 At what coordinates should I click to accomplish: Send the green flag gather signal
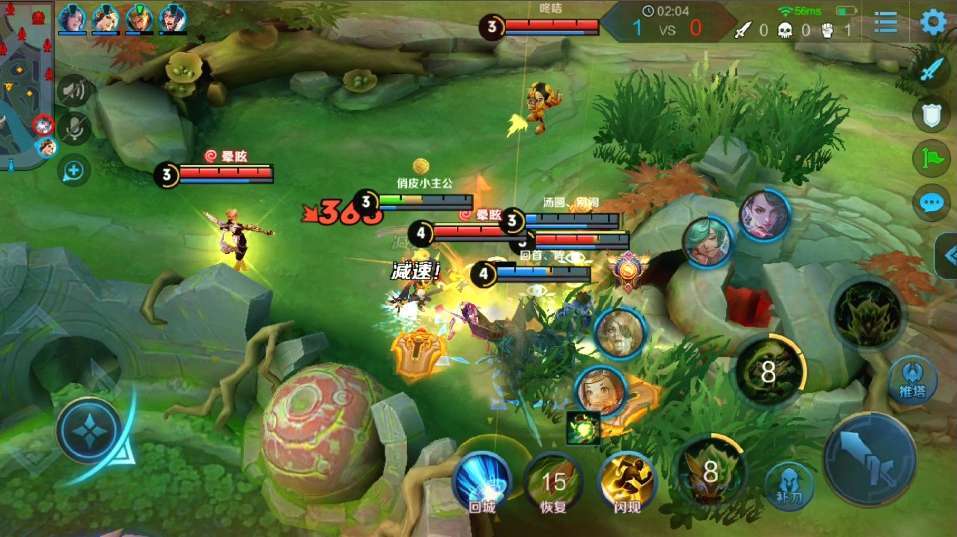tap(931, 158)
